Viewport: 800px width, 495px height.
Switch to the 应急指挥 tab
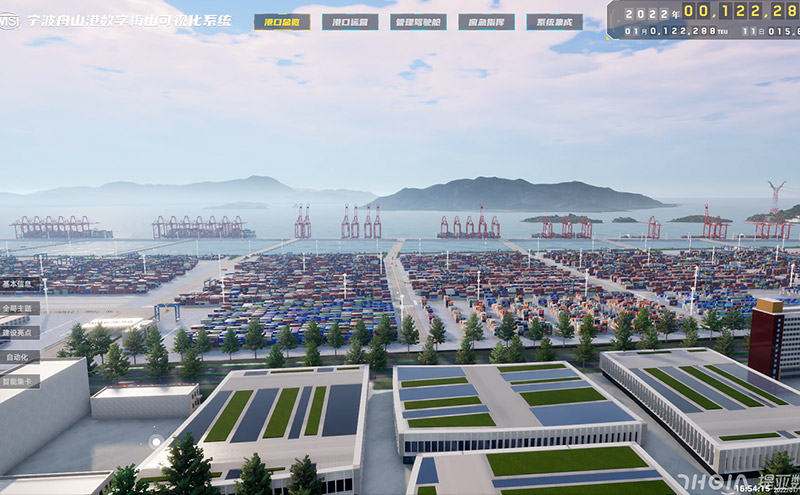click(x=486, y=22)
